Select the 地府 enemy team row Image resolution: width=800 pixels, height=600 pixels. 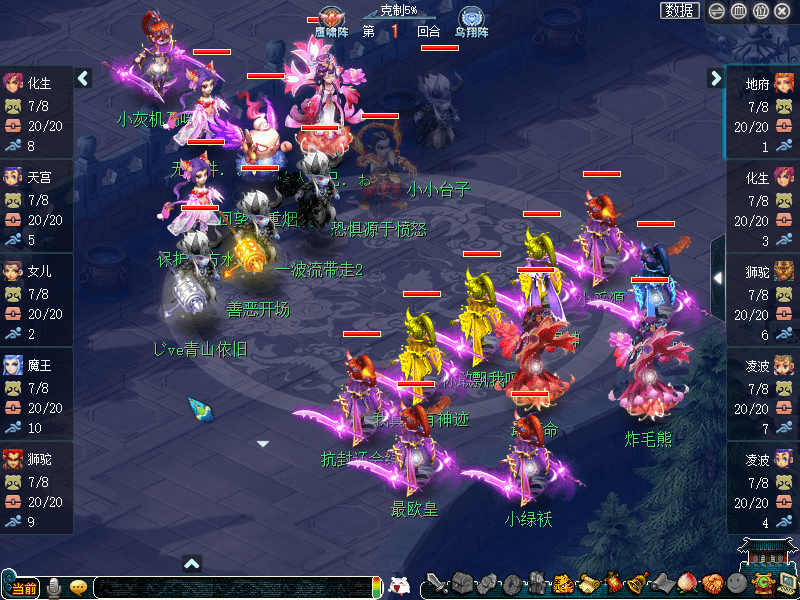tap(763, 112)
